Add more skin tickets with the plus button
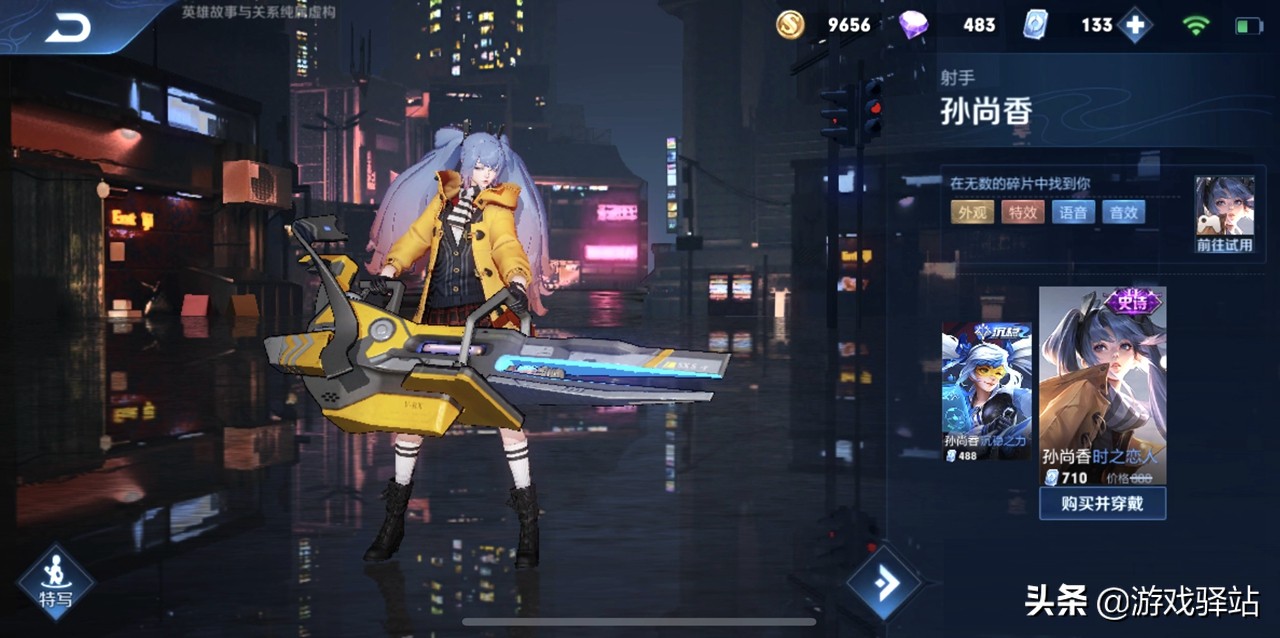 coord(1134,25)
